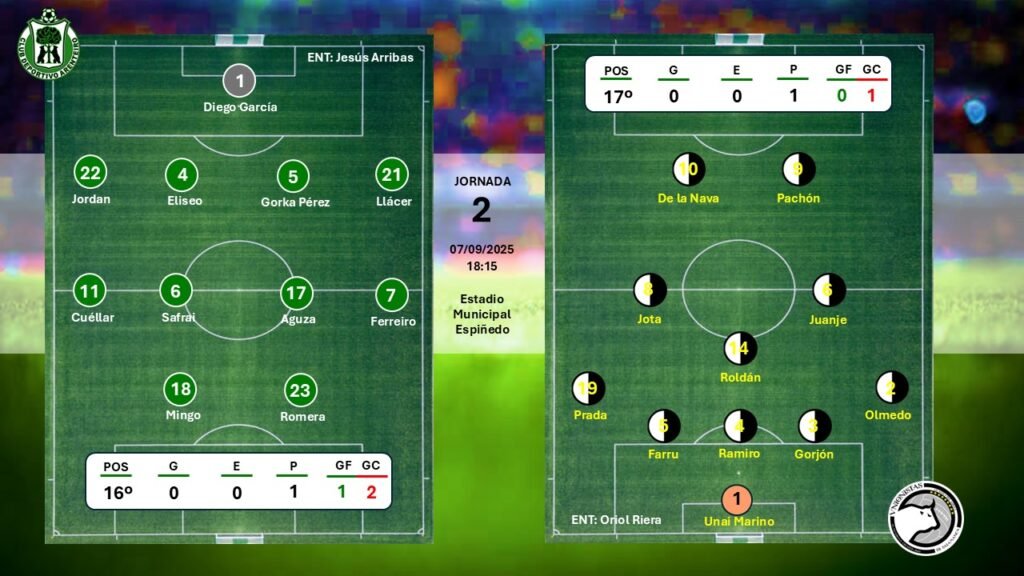The width and height of the screenshot is (1024, 576).
Task: Choose striker Mingo, number 18
Action: pyautogui.click(x=181, y=390)
